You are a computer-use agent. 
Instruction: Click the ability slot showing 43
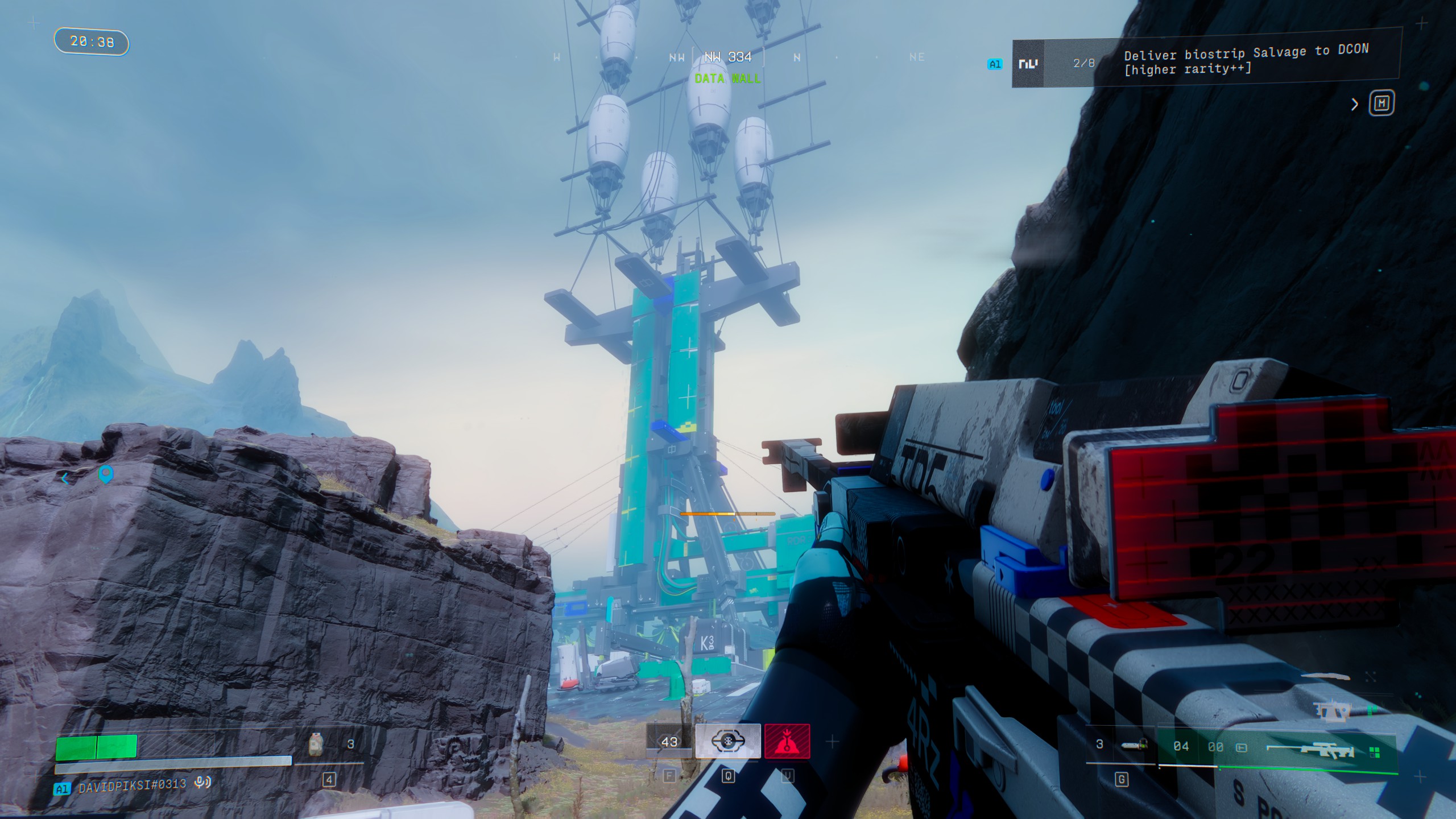tap(669, 742)
